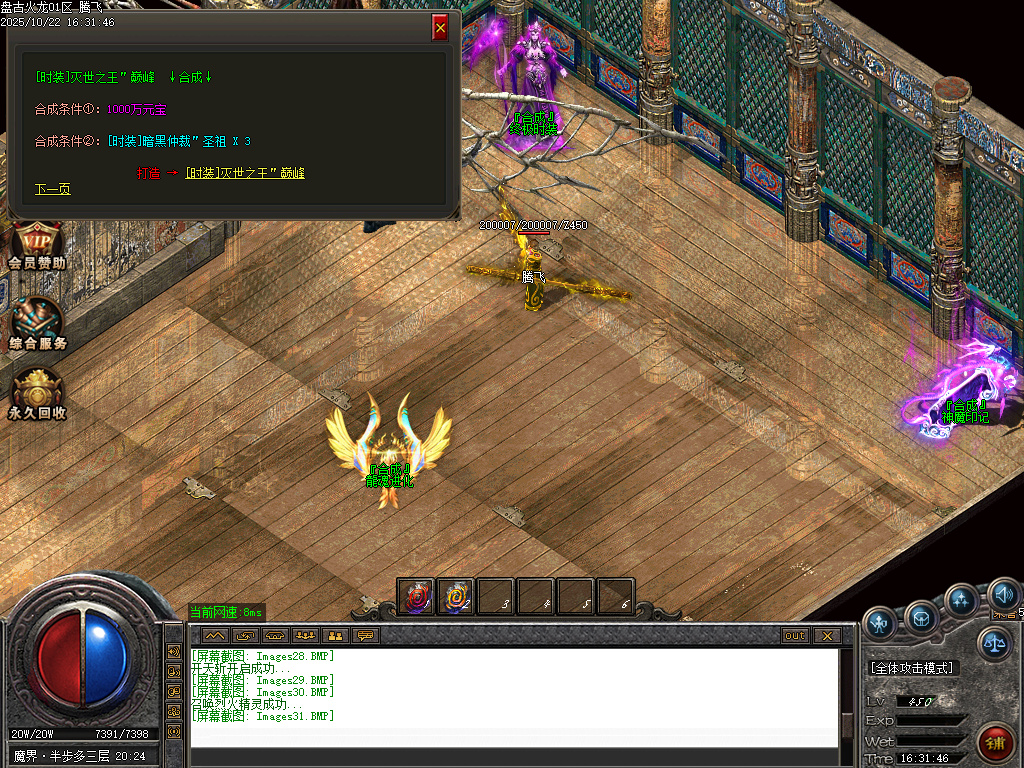Open the character equipment panel icon
Image resolution: width=1024 pixels, height=768 pixels.
880,622
